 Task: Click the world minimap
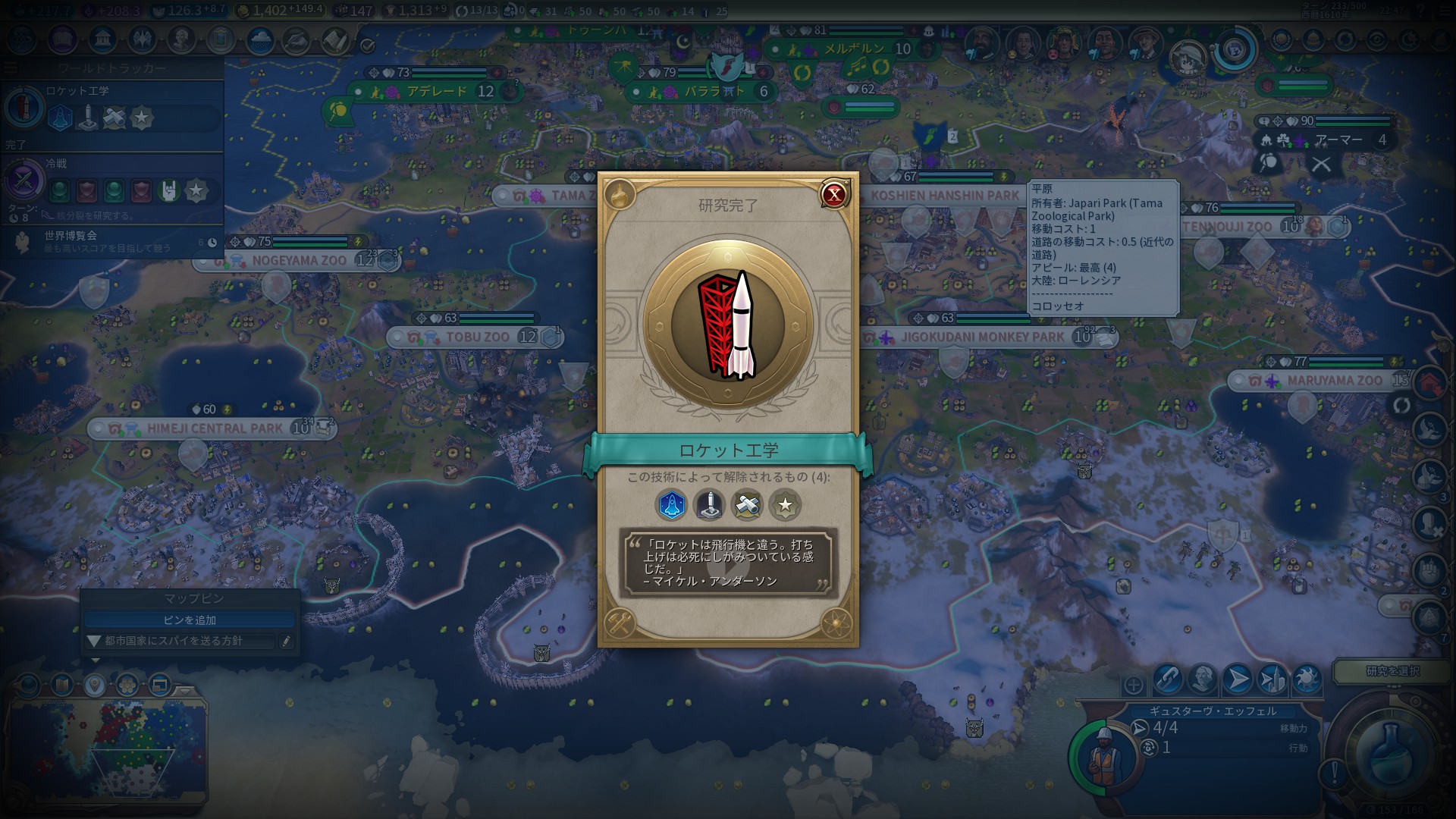click(106, 747)
